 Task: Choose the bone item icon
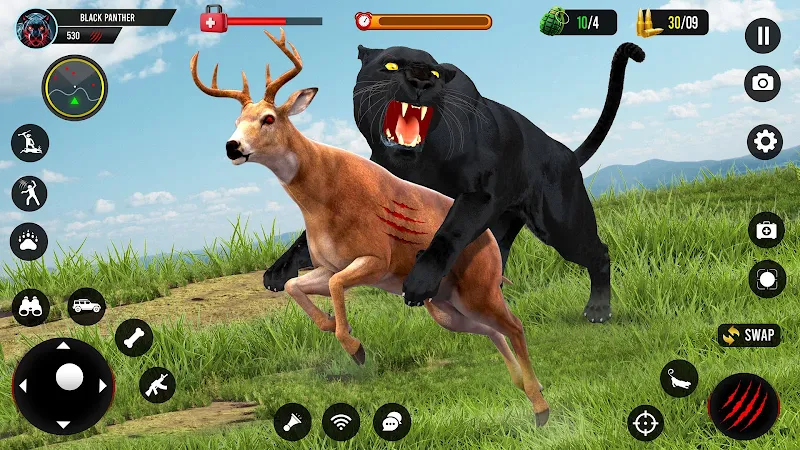[133, 337]
